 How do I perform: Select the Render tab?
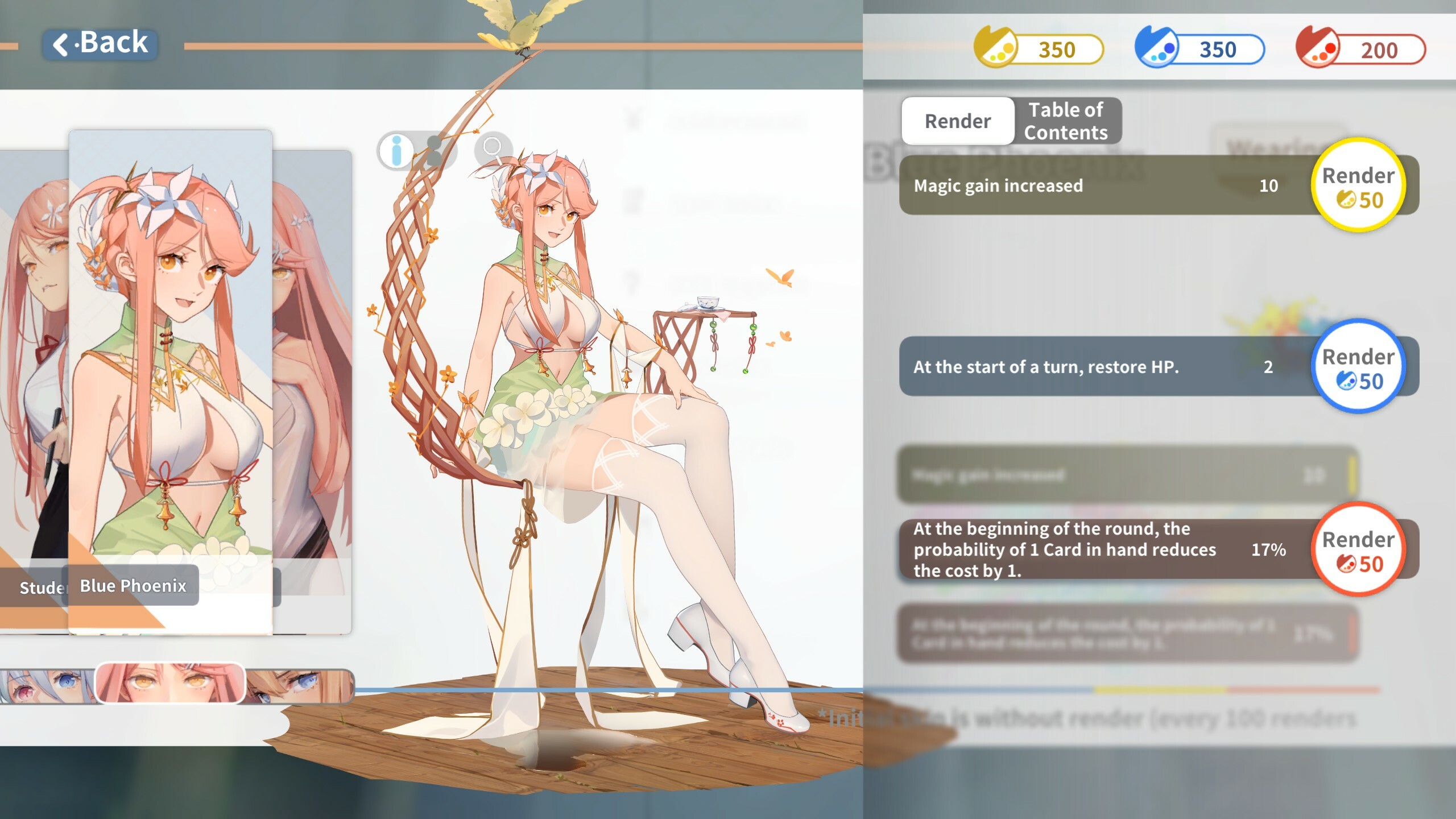pos(957,121)
